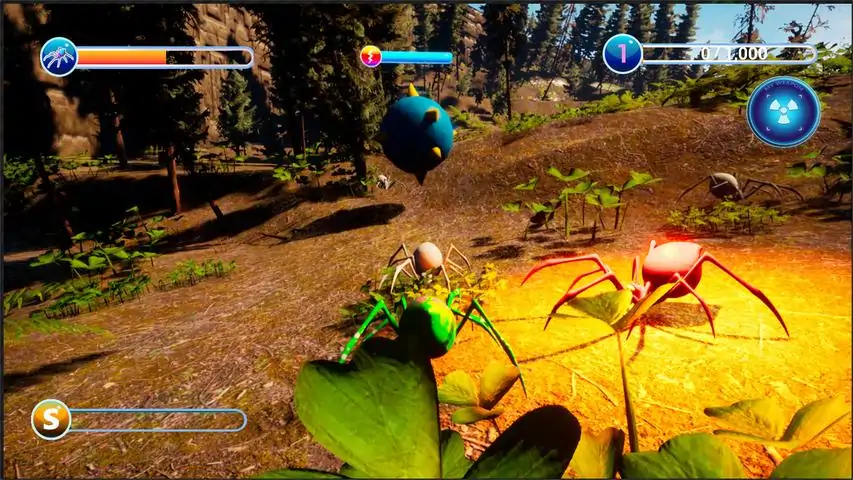Select the purple level 1 badge
The width and height of the screenshot is (853, 480).
click(622, 54)
